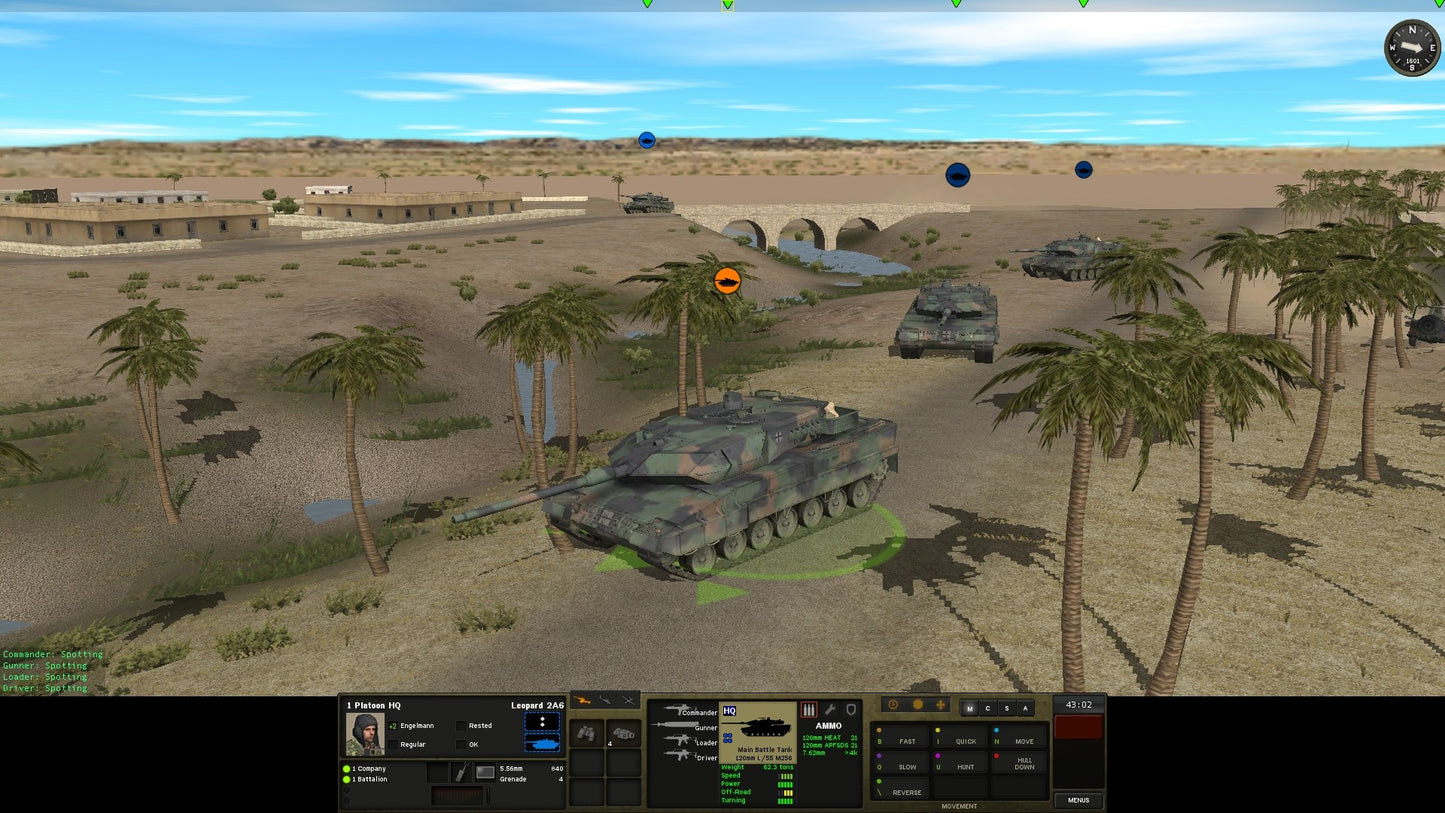The height and width of the screenshot is (813, 1445).
Task: Switch to the C command tab
Action: tap(988, 708)
